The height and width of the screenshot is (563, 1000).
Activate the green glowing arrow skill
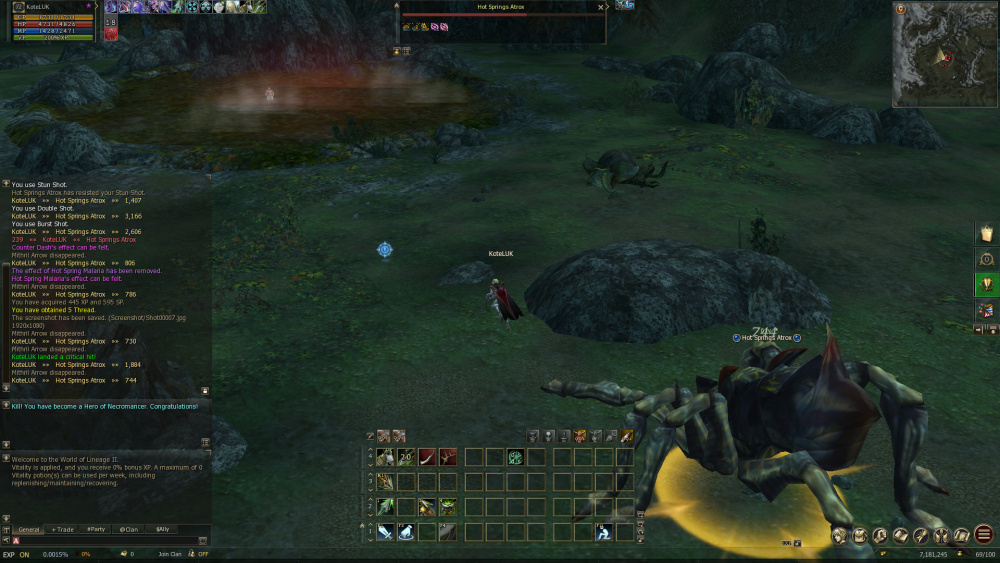pos(385,507)
